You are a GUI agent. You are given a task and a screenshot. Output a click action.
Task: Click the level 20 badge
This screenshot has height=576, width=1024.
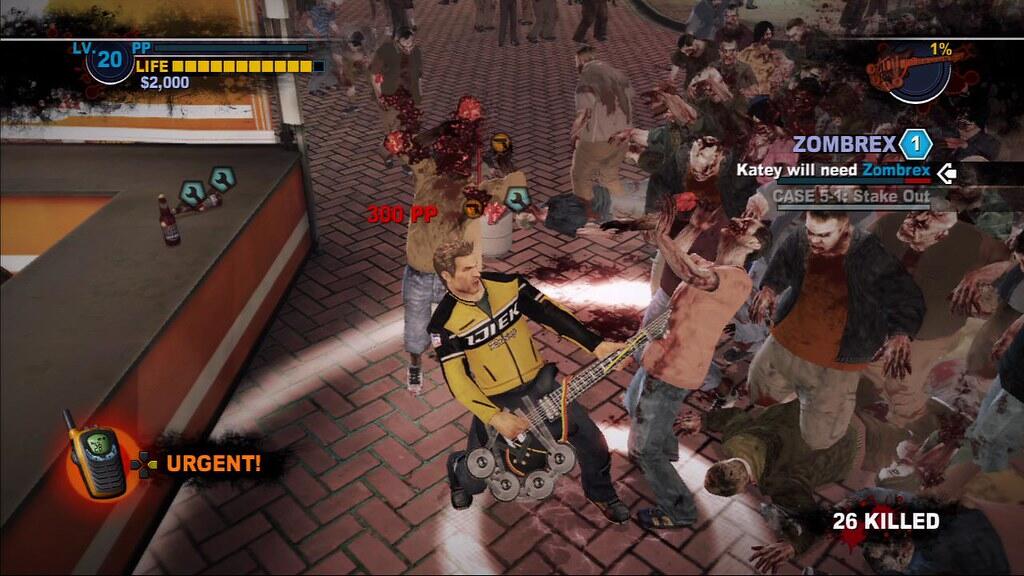point(109,61)
